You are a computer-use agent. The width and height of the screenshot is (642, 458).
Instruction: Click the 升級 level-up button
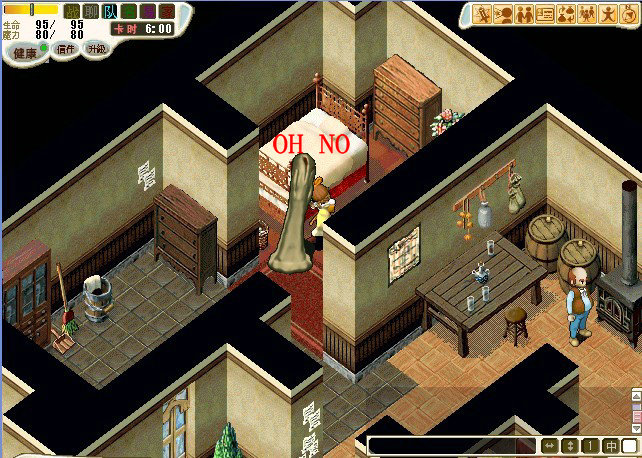coord(97,49)
